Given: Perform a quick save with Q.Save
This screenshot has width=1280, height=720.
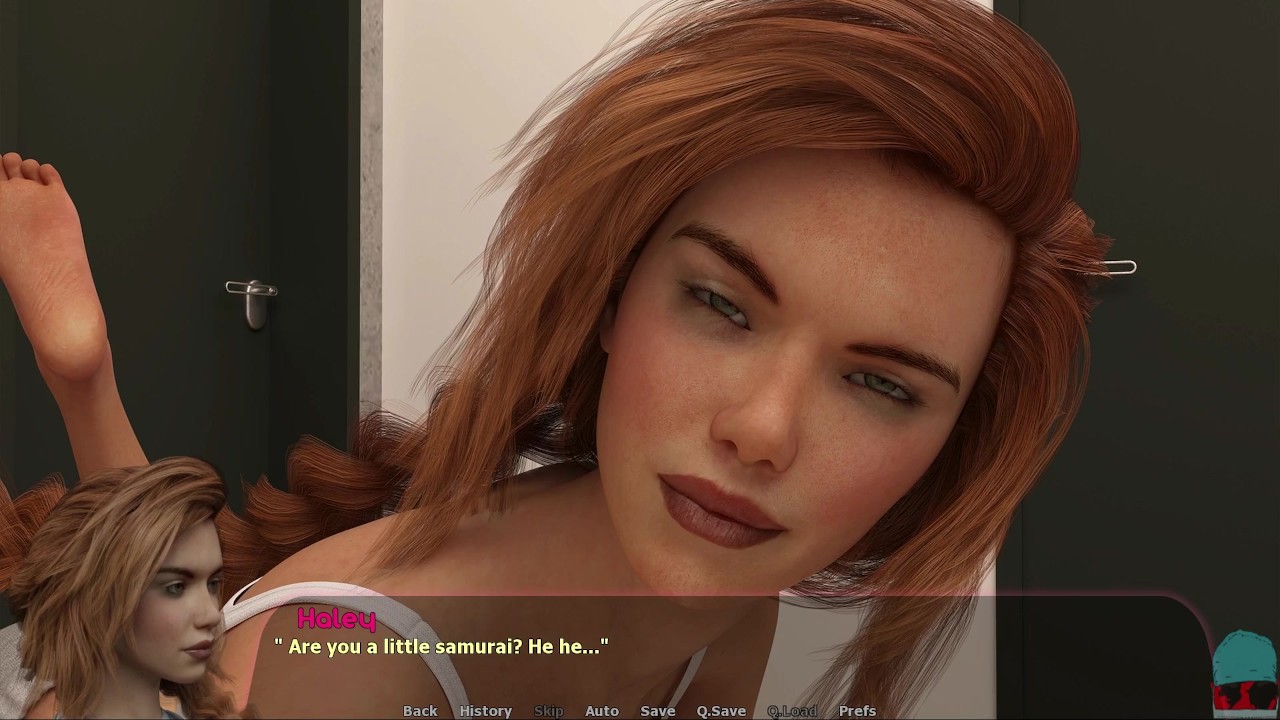Looking at the screenshot, I should [721, 711].
